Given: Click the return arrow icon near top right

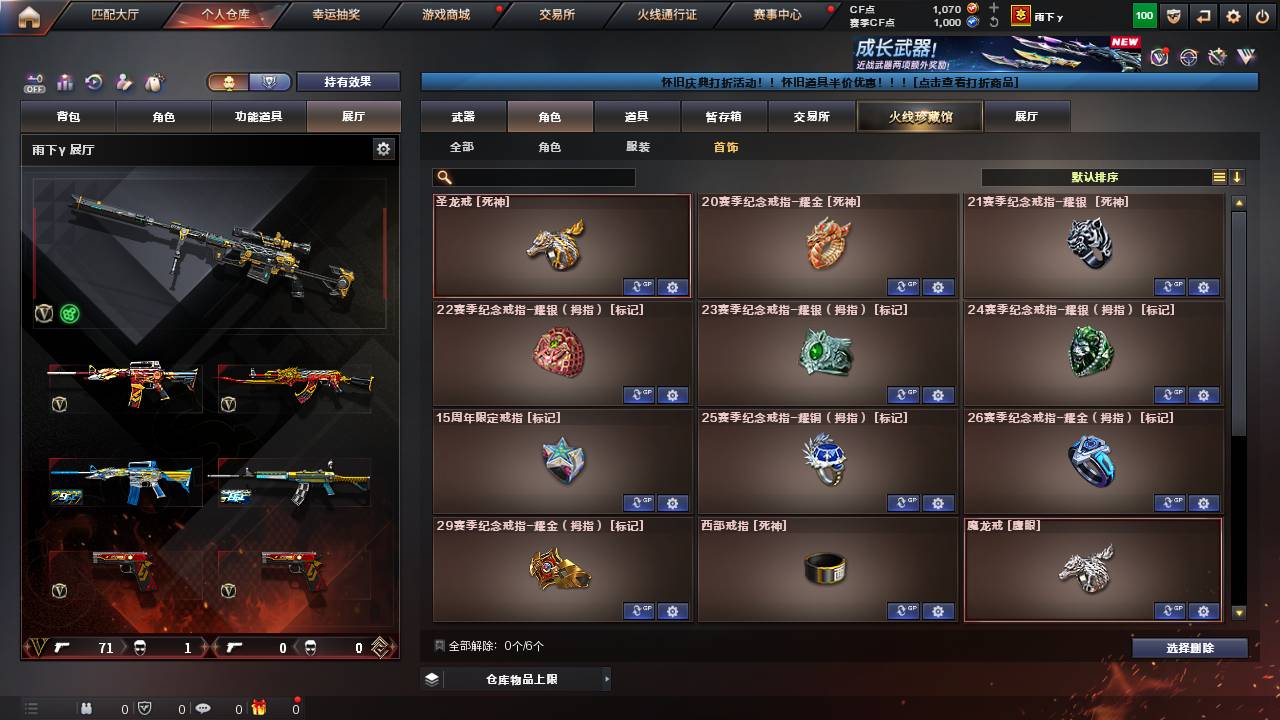Looking at the screenshot, I should pos(1202,15).
